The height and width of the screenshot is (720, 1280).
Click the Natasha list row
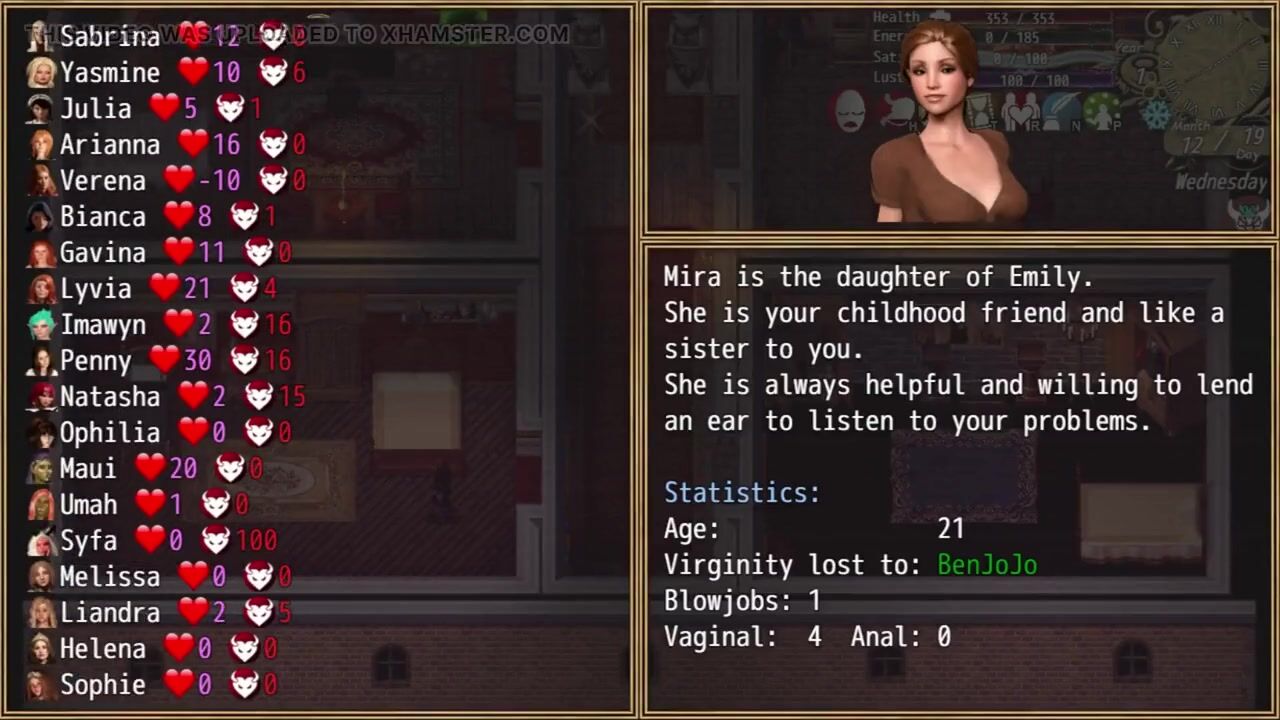[109, 397]
